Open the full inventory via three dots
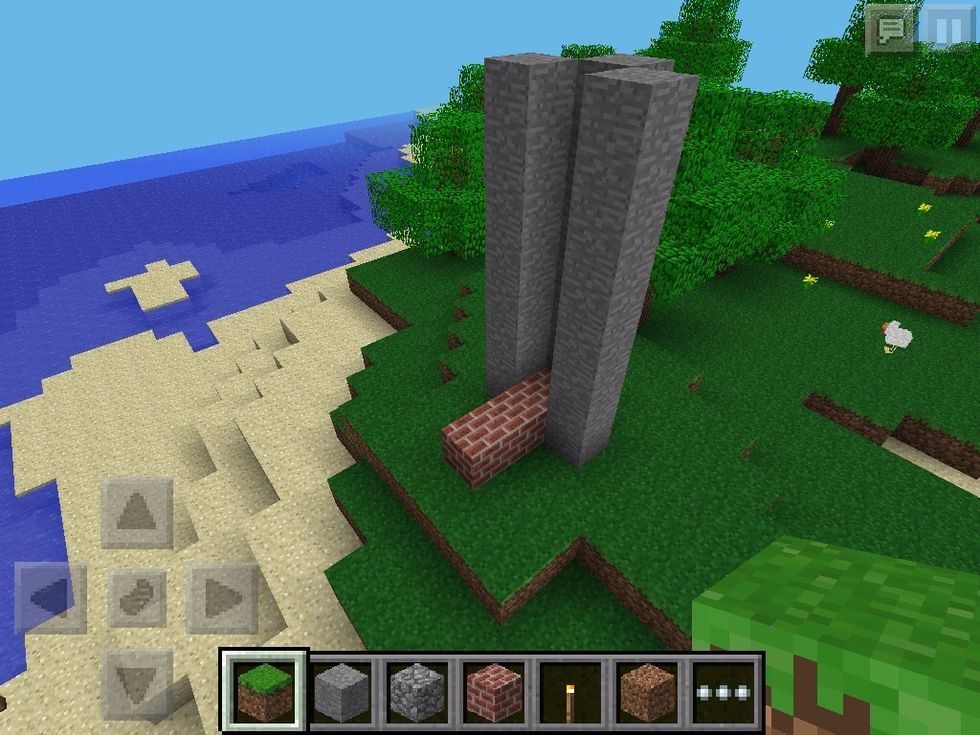Screen dimensions: 980x735 coord(725,691)
